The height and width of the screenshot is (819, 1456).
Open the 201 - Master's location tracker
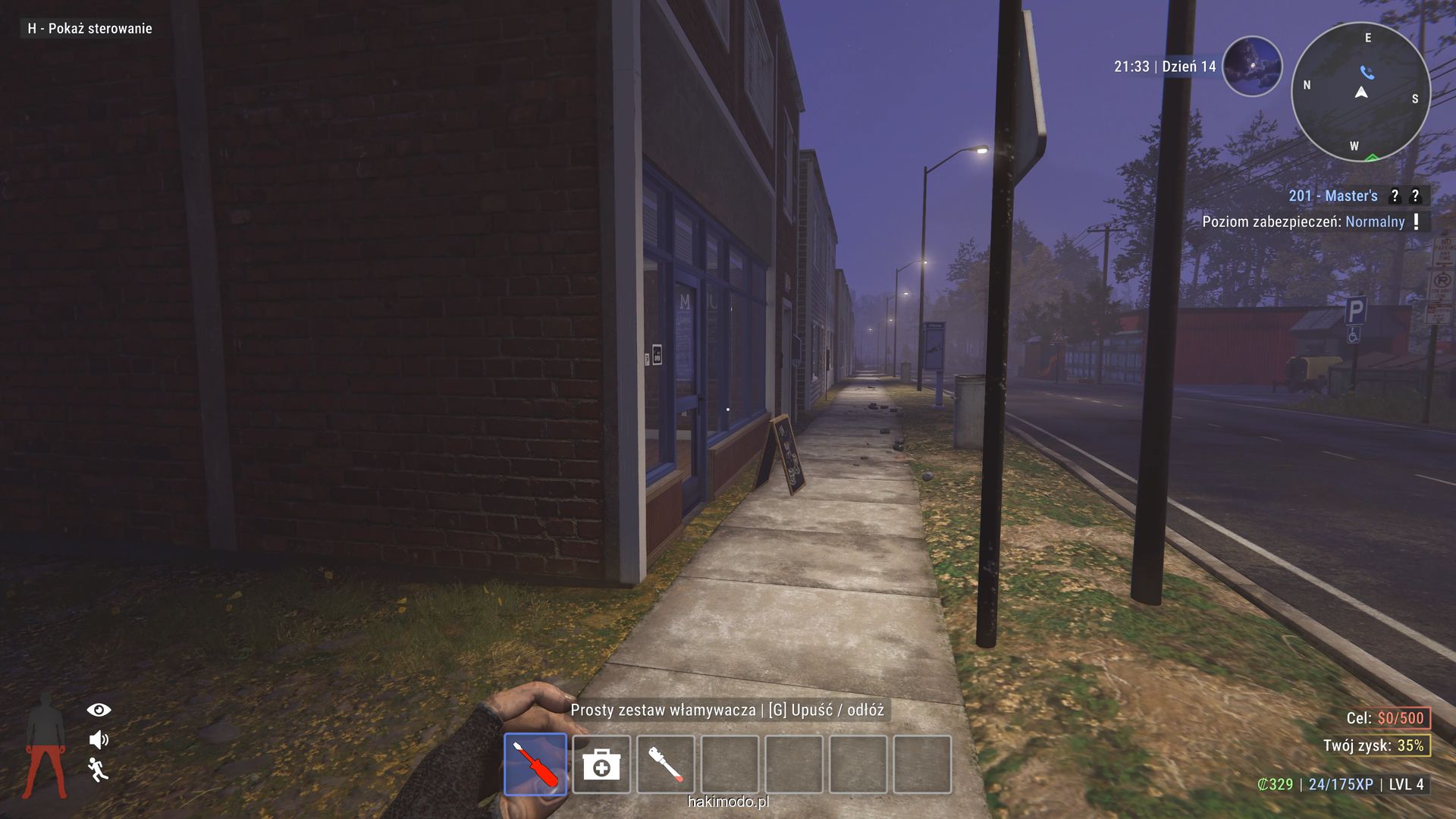[1332, 196]
